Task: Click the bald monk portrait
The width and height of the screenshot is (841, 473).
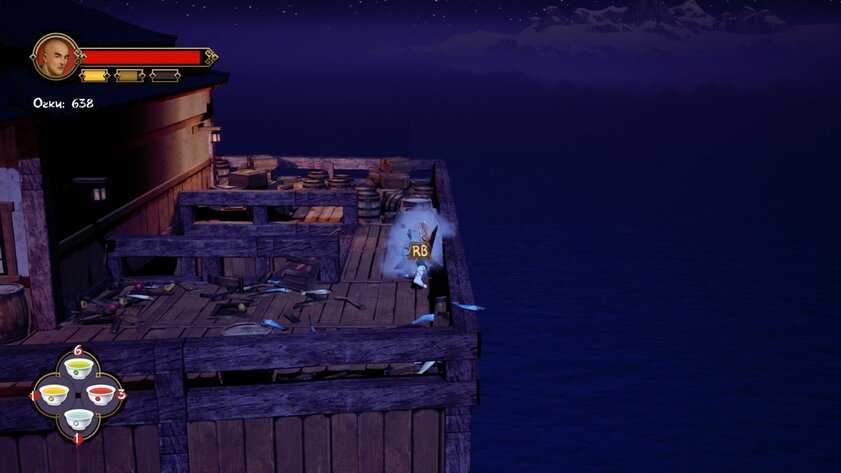Action: pos(56,57)
